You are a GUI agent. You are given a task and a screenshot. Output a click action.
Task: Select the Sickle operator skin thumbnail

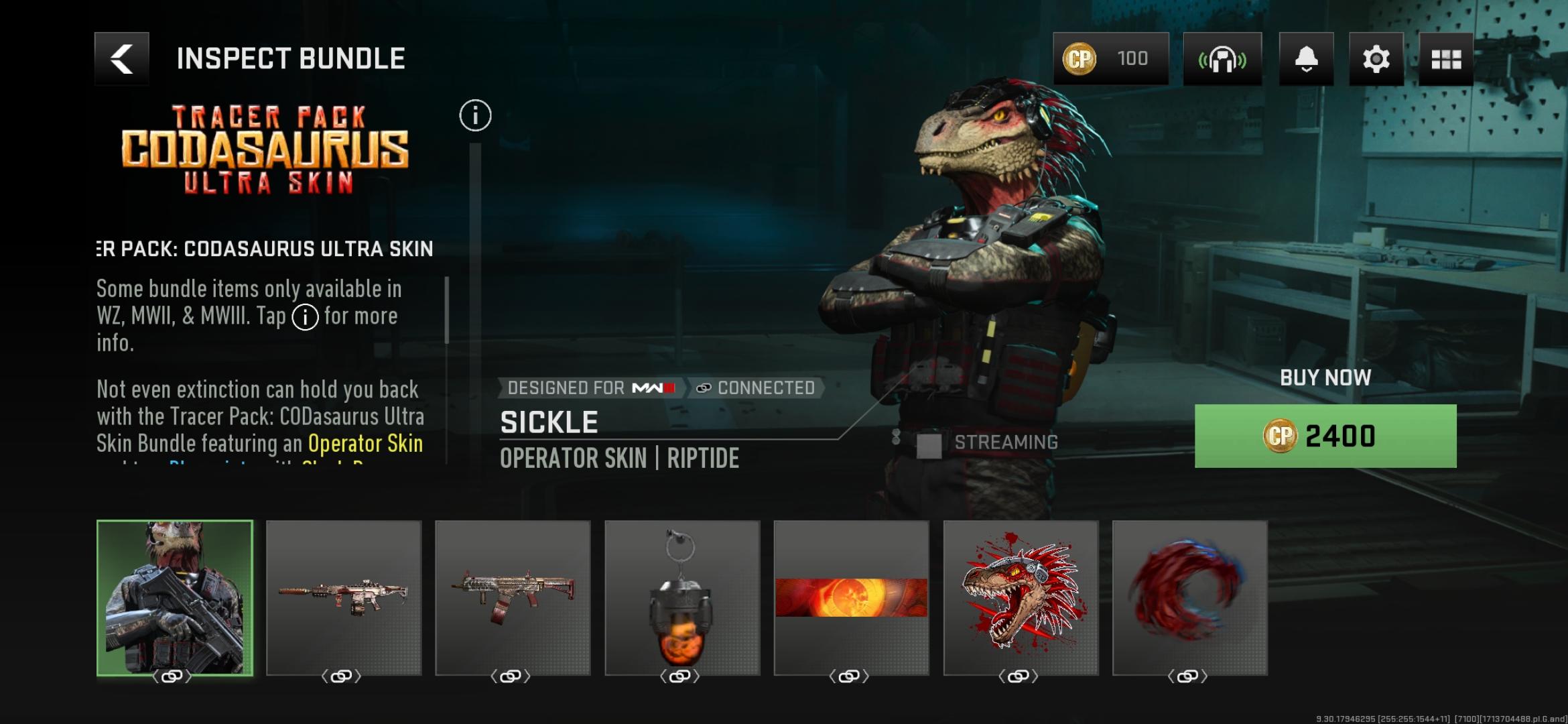pyautogui.click(x=175, y=598)
